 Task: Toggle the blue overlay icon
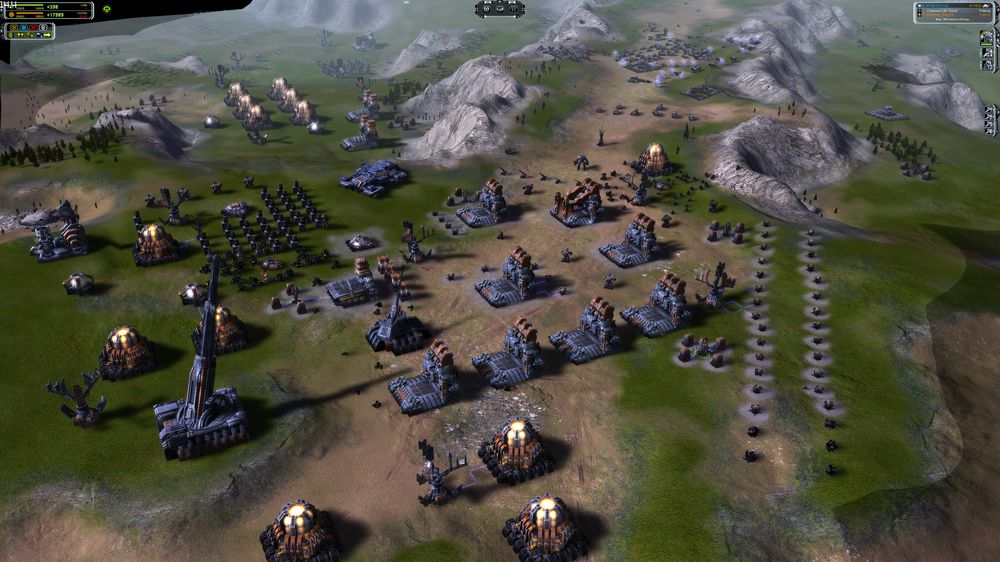point(24,27)
